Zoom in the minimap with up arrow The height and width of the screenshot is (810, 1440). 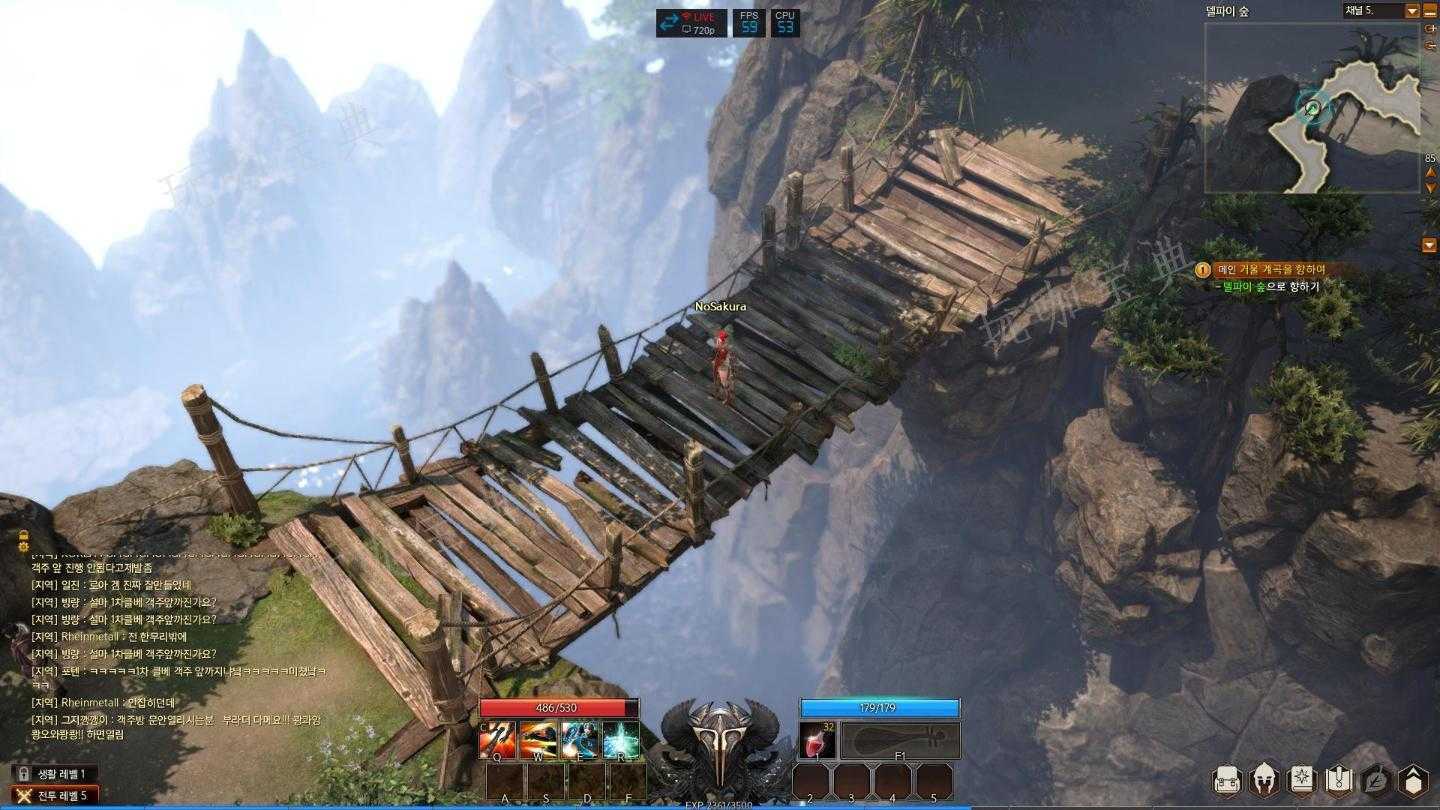[x=1431, y=173]
